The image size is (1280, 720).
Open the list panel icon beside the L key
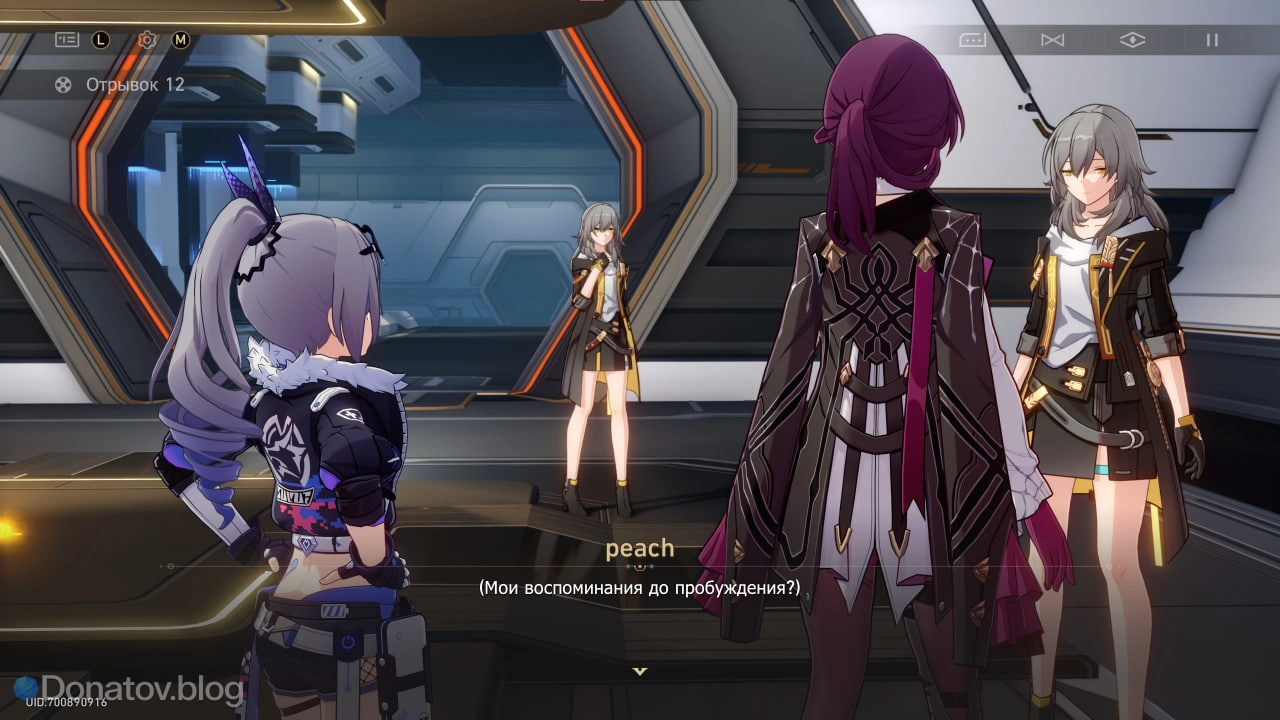pyautogui.click(x=67, y=40)
